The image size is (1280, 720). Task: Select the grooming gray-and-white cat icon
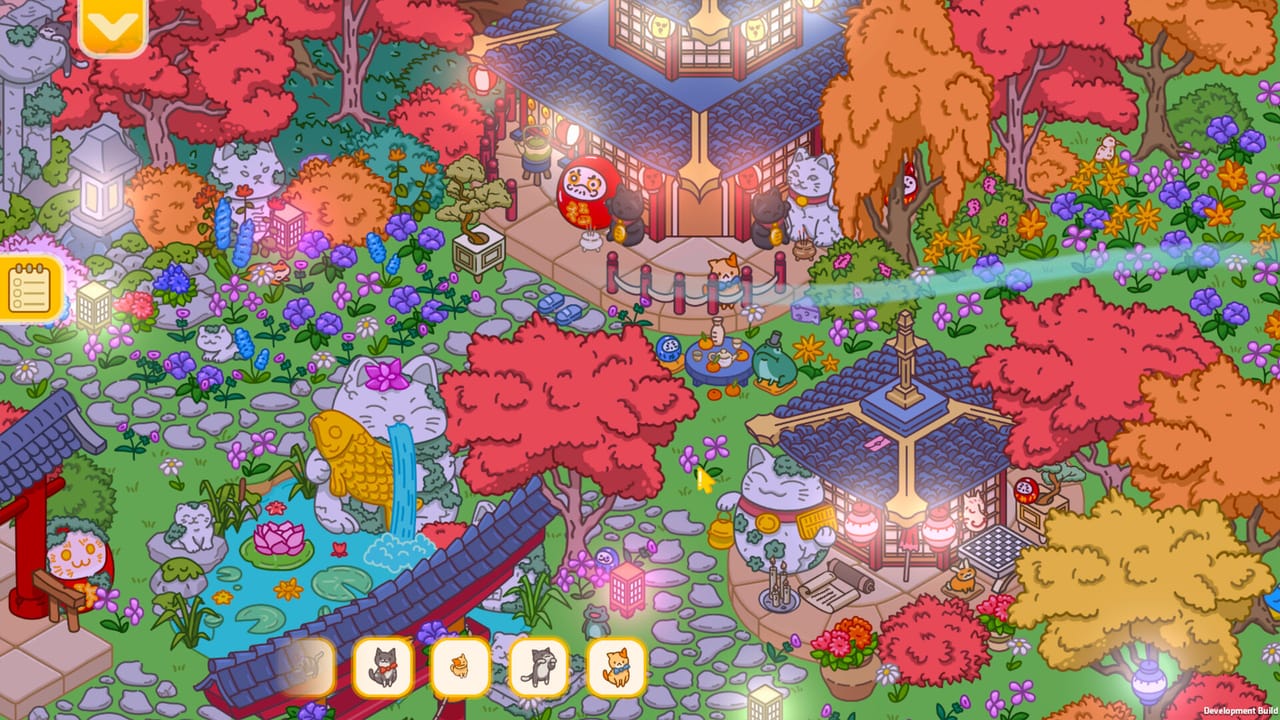(x=539, y=665)
